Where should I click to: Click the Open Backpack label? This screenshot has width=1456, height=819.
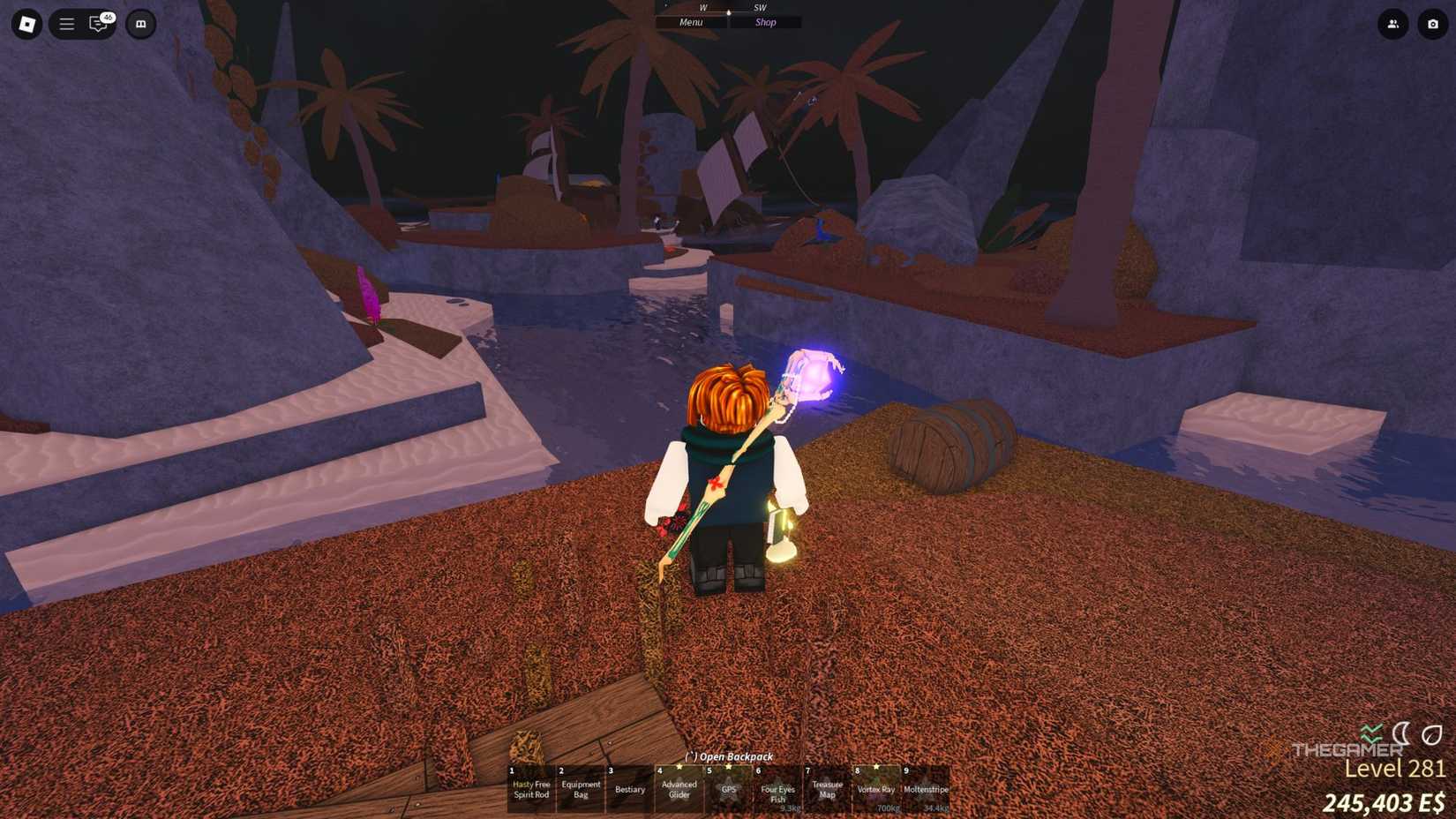click(x=728, y=757)
